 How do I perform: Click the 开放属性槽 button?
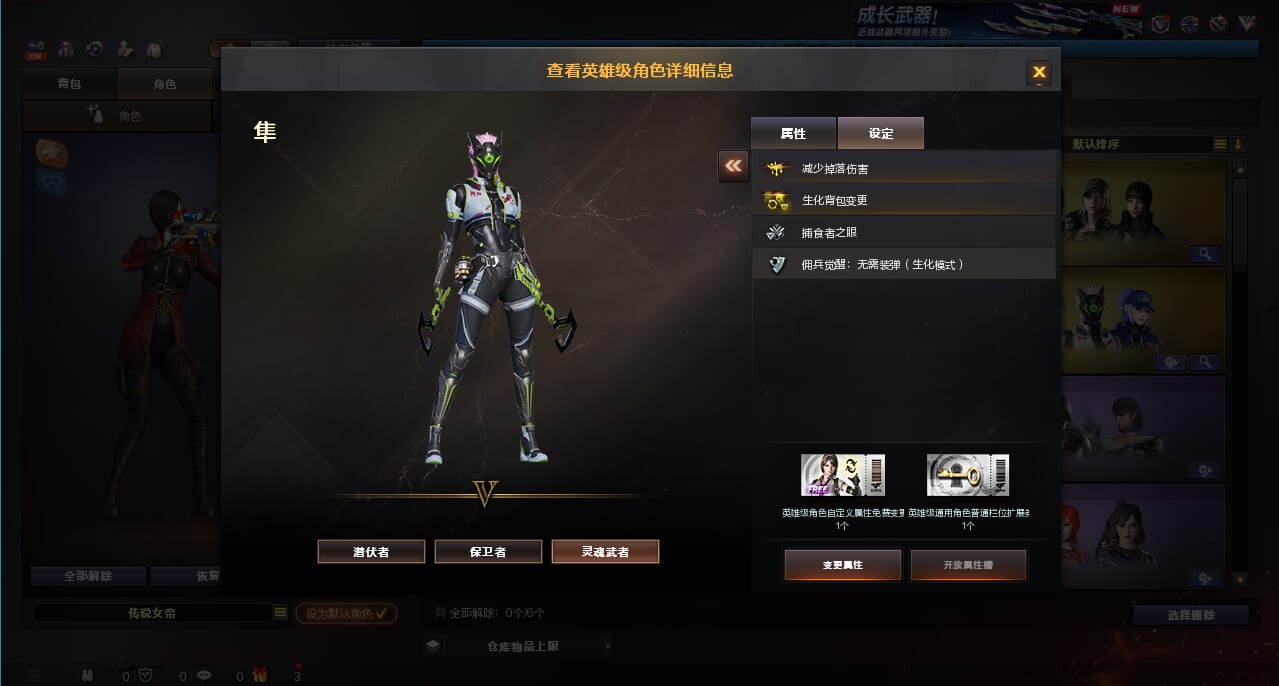[x=968, y=565]
